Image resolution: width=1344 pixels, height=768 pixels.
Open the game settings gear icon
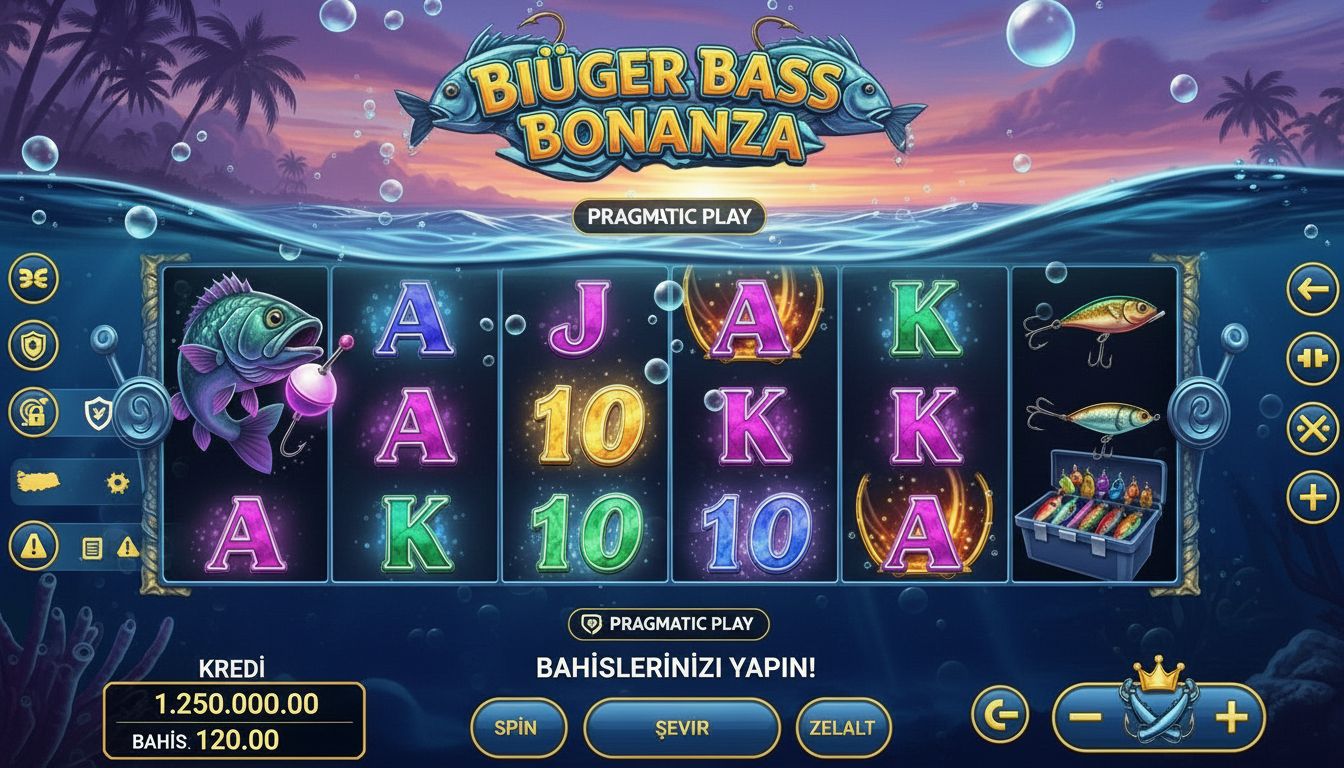click(x=118, y=483)
